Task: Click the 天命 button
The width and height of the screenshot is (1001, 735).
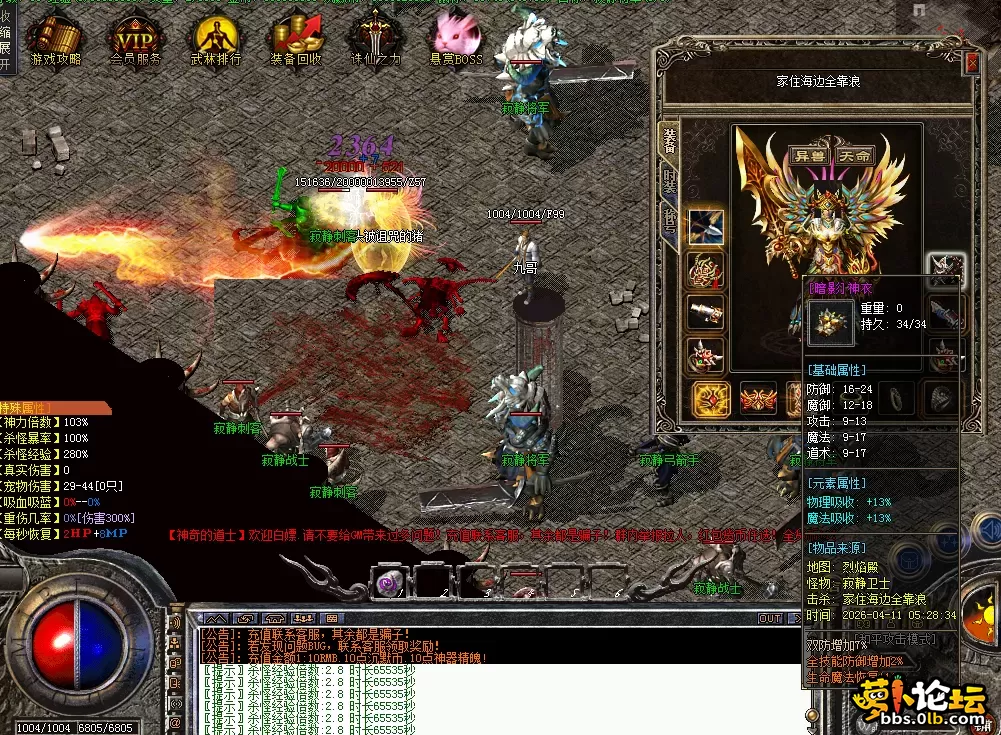Action: click(854, 156)
